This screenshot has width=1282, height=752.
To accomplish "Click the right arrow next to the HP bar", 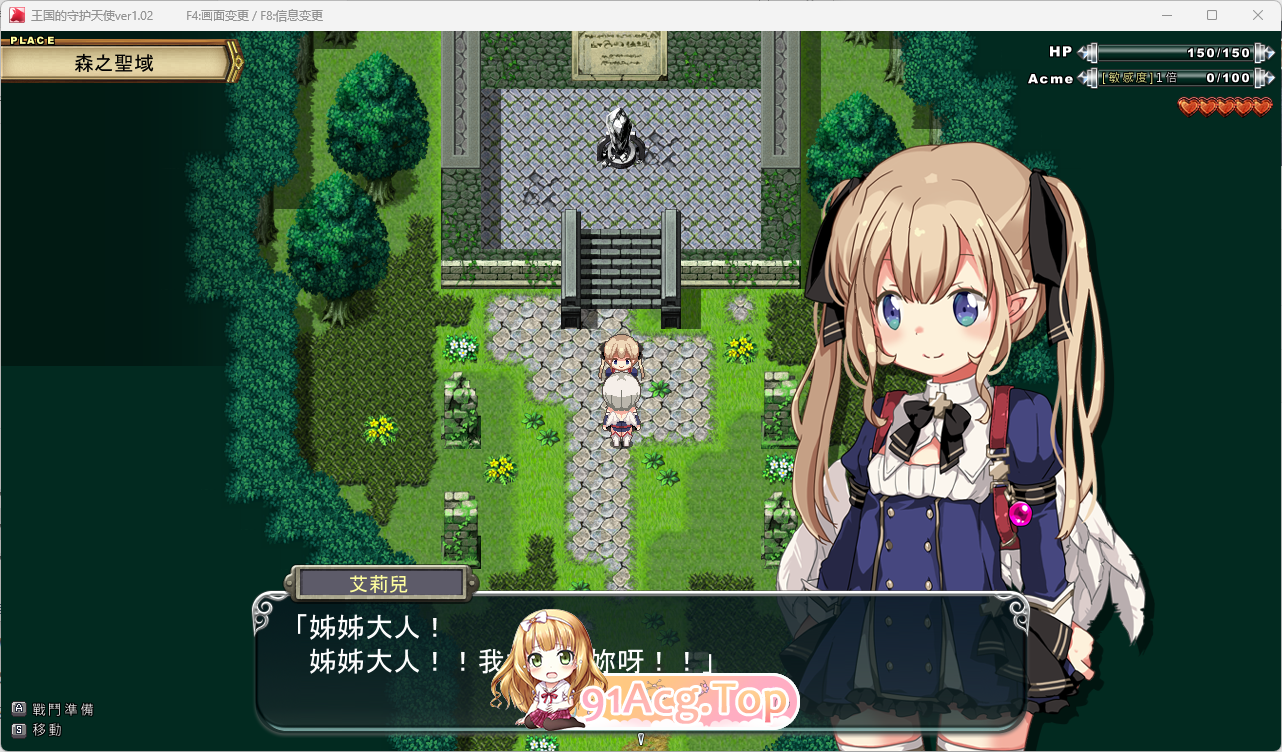I will [1268, 51].
